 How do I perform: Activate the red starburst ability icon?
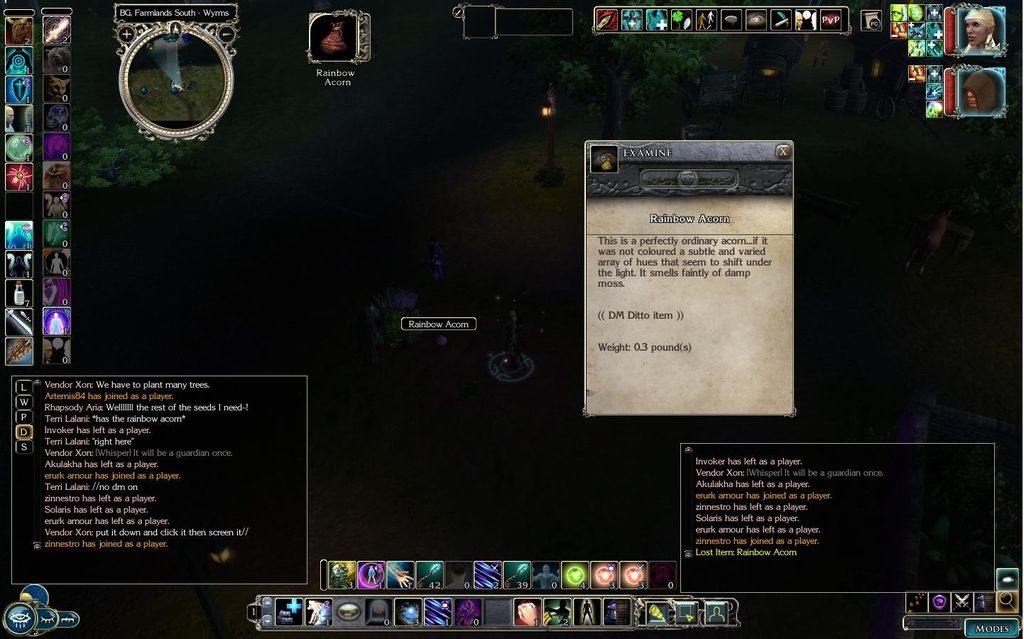(x=19, y=177)
